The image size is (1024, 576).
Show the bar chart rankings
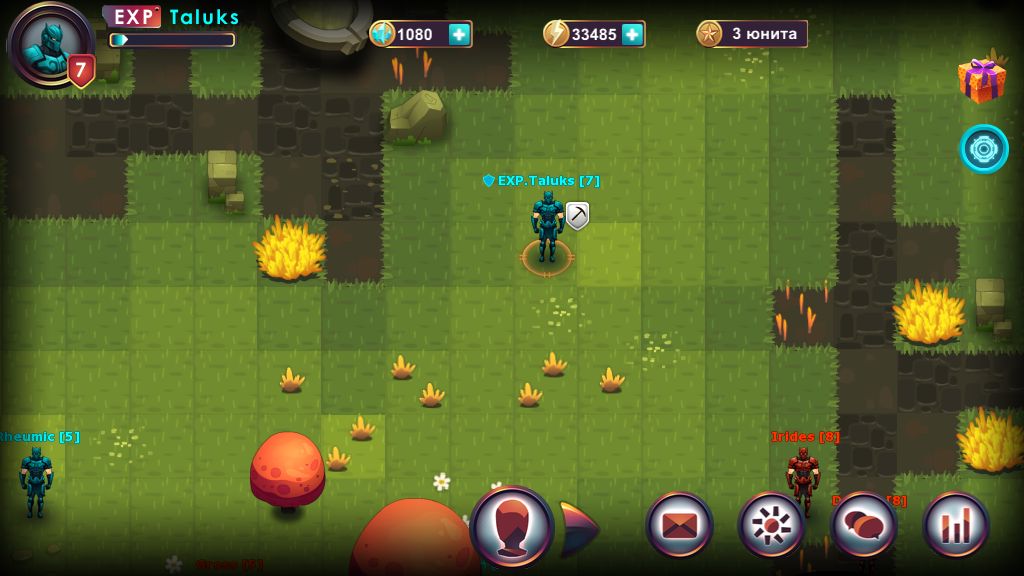pos(956,526)
